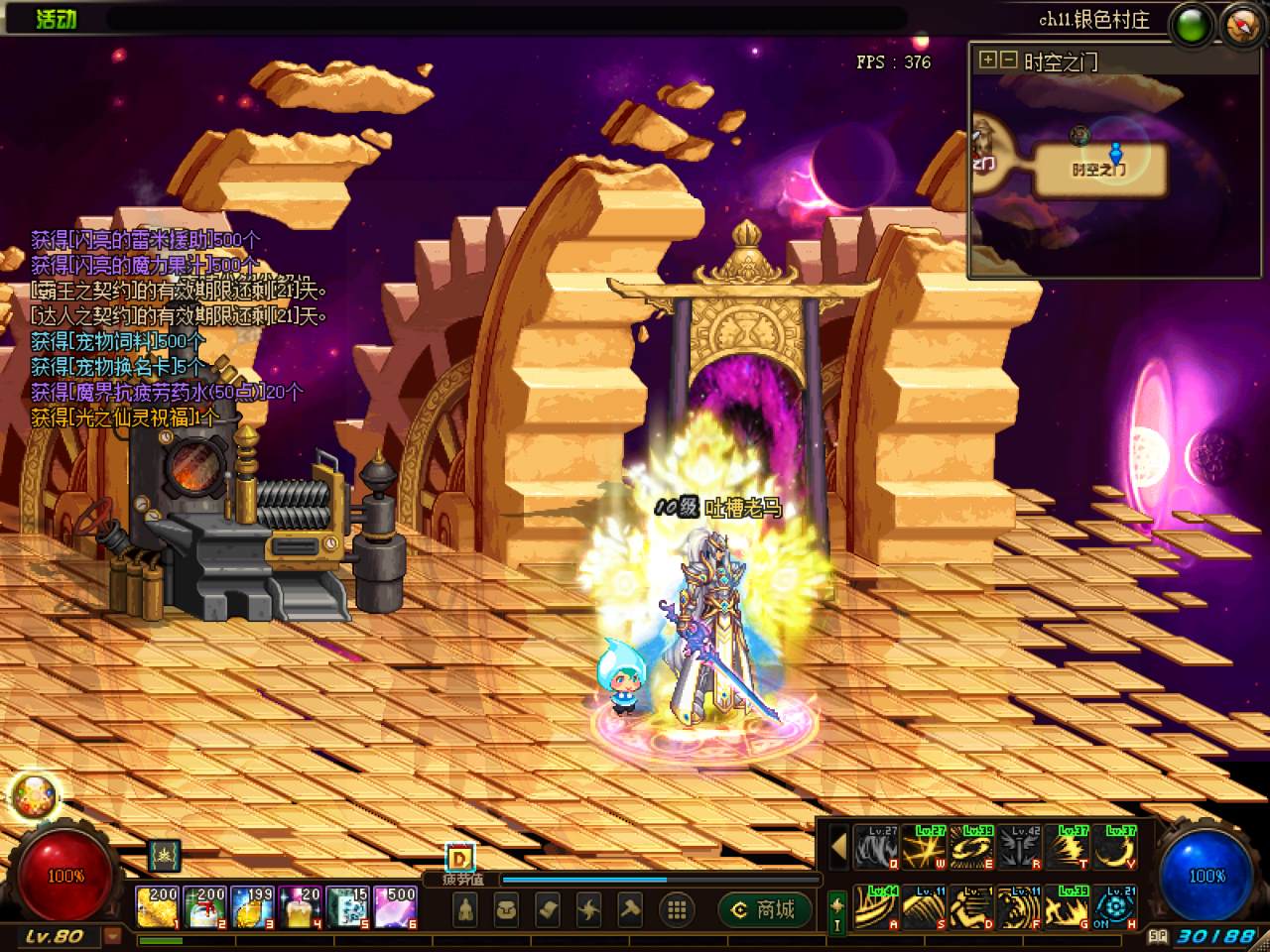Click the 活动 events tab
Image resolution: width=1270 pixels, height=952 pixels.
(57, 19)
